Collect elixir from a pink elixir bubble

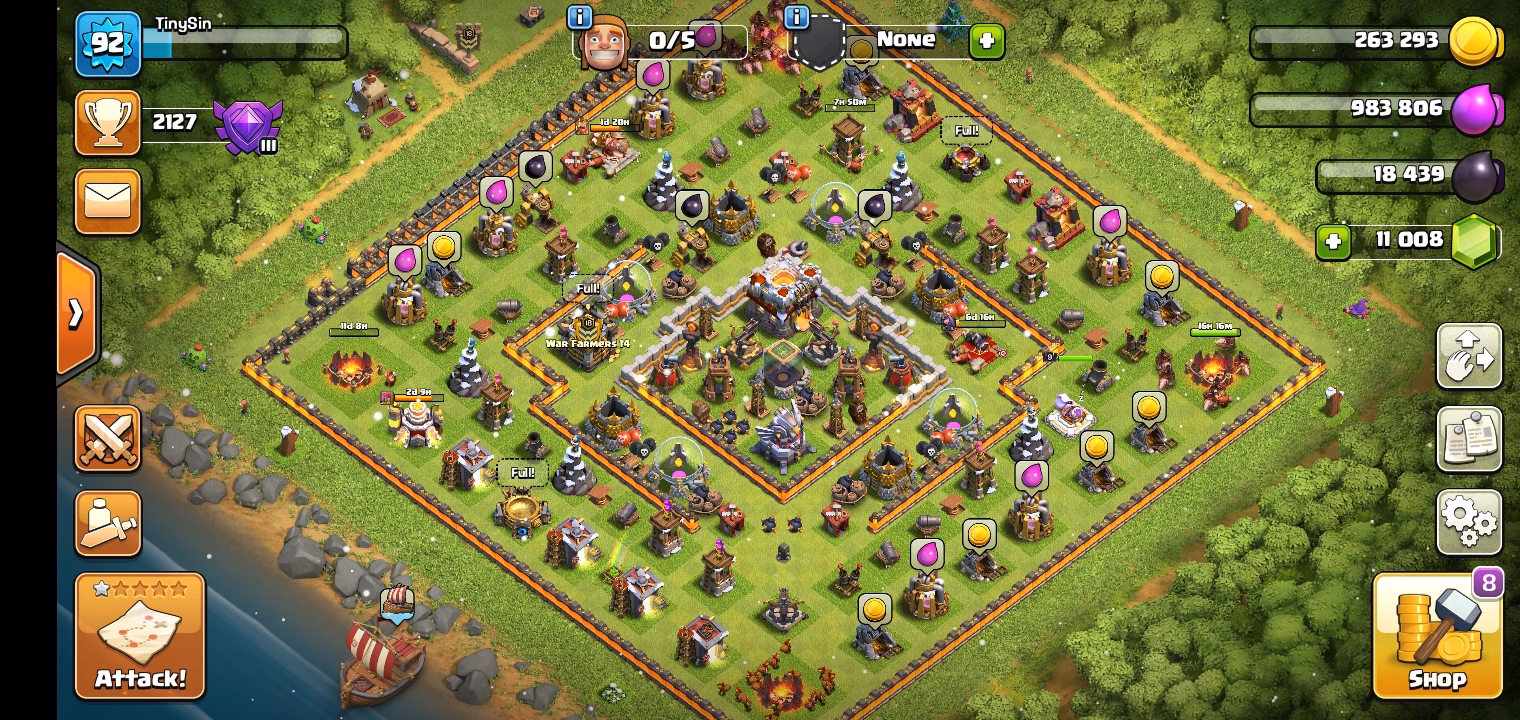point(403,260)
